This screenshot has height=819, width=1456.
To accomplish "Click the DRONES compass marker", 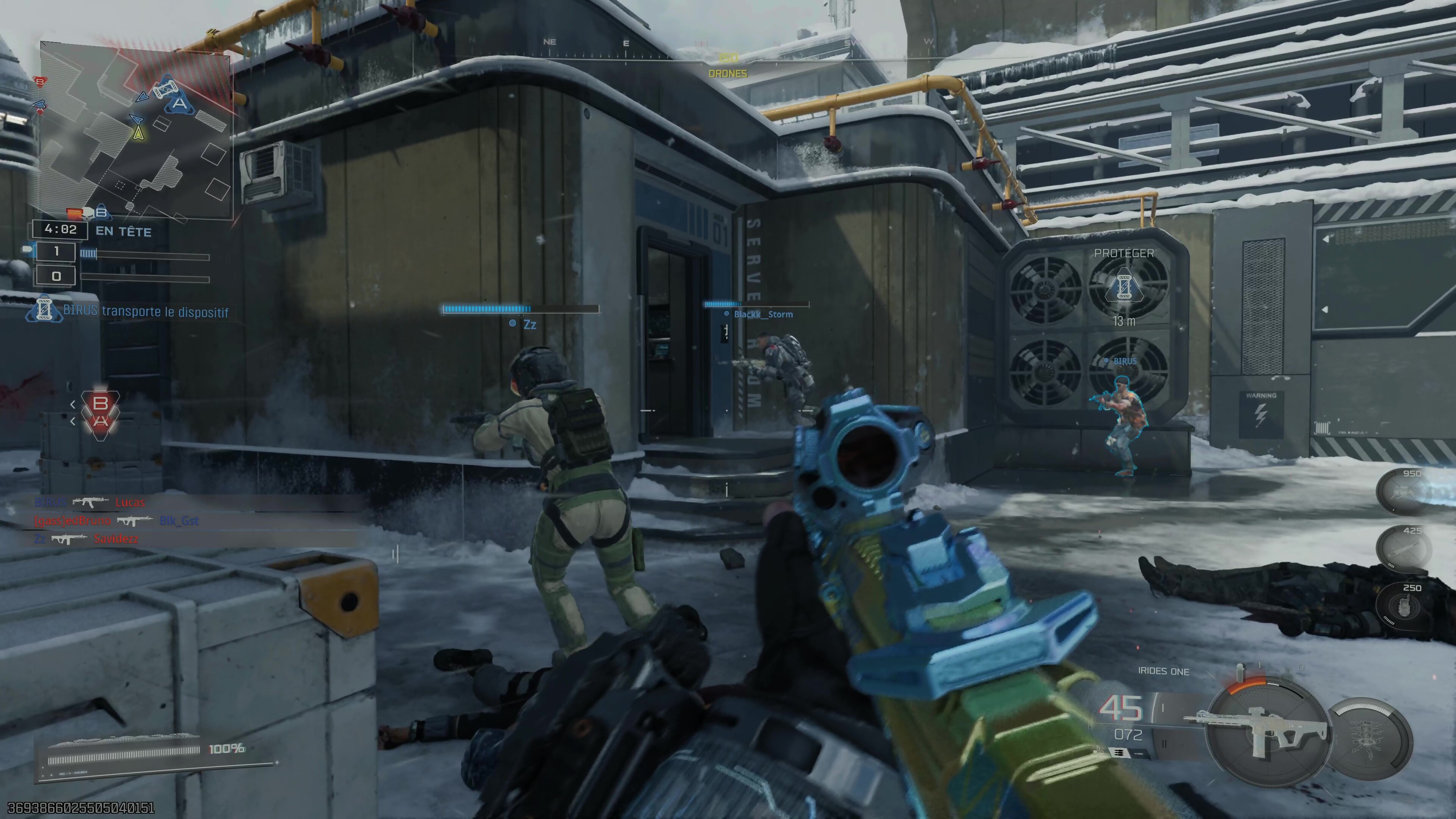I will tap(728, 74).
